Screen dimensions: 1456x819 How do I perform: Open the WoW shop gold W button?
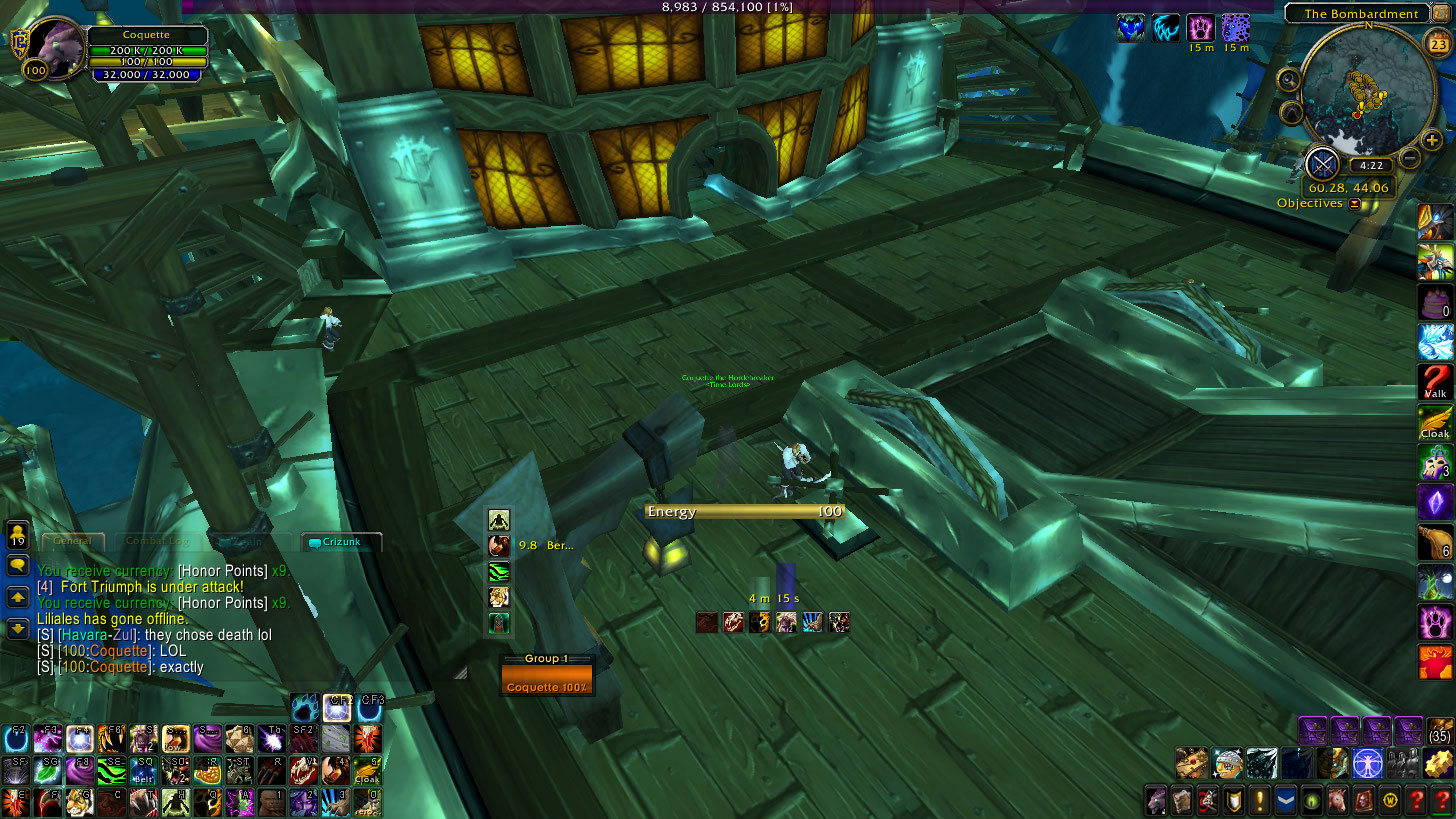pos(1389,800)
